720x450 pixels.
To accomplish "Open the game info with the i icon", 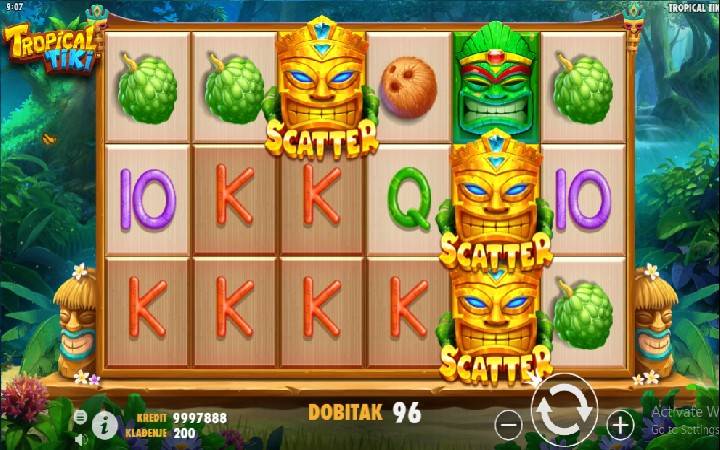I will [x=103, y=425].
